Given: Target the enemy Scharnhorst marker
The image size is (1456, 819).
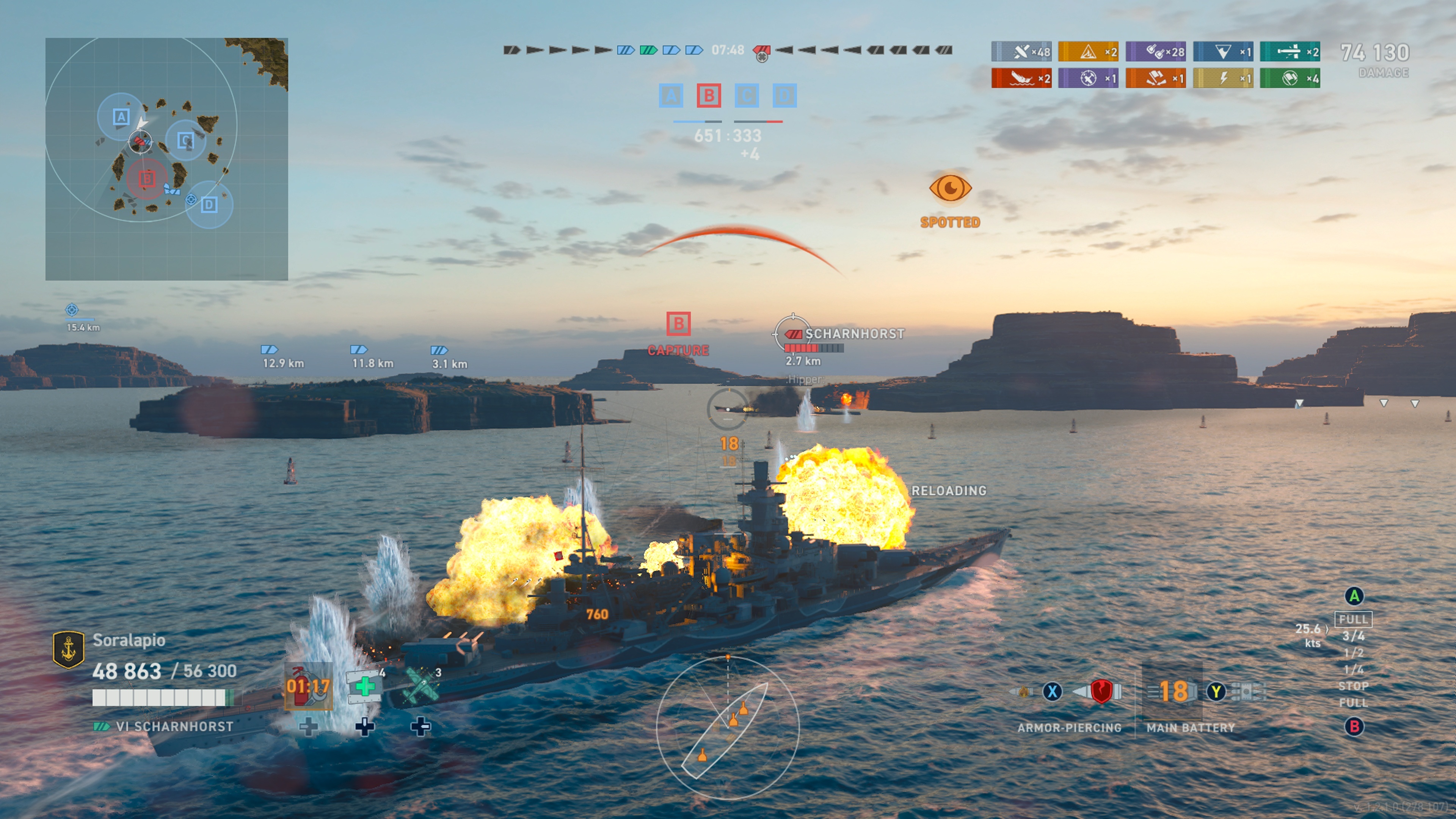Looking at the screenshot, I should 792,334.
